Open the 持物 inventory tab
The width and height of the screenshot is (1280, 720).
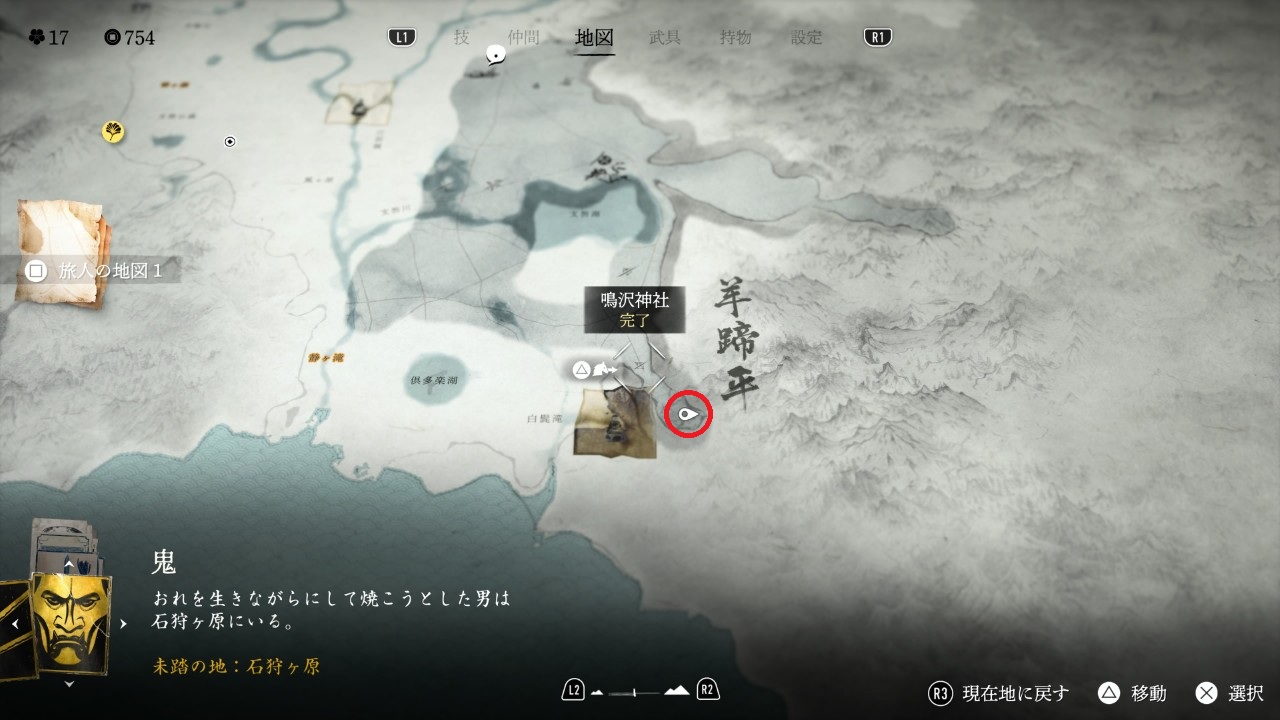[x=736, y=37]
